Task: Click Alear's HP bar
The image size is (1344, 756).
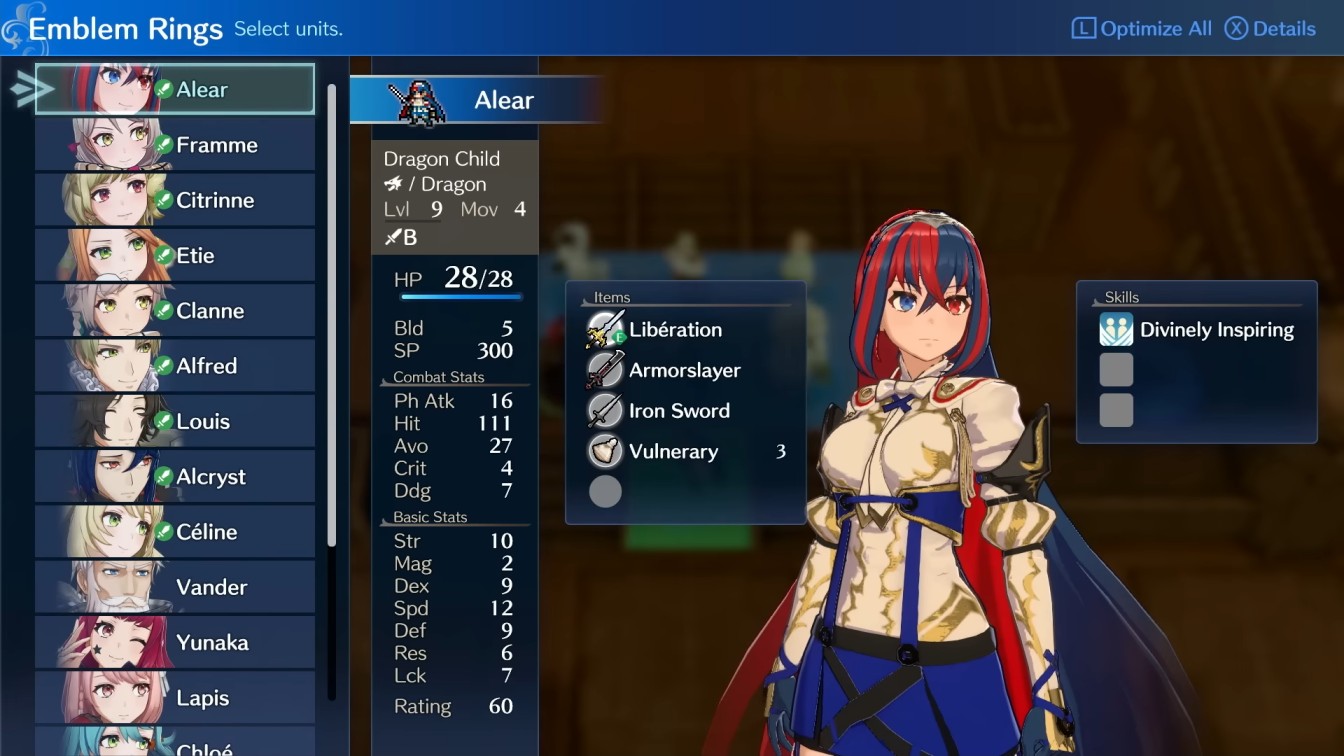Action: point(462,297)
